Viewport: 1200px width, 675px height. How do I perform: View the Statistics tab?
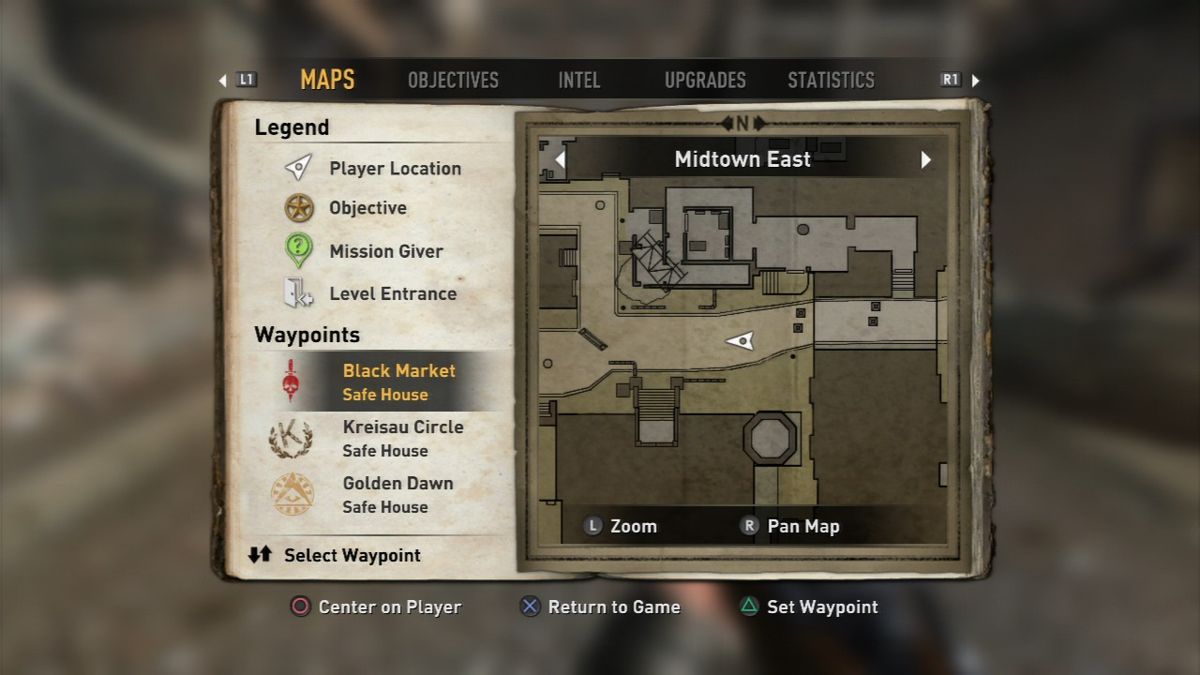[831, 80]
